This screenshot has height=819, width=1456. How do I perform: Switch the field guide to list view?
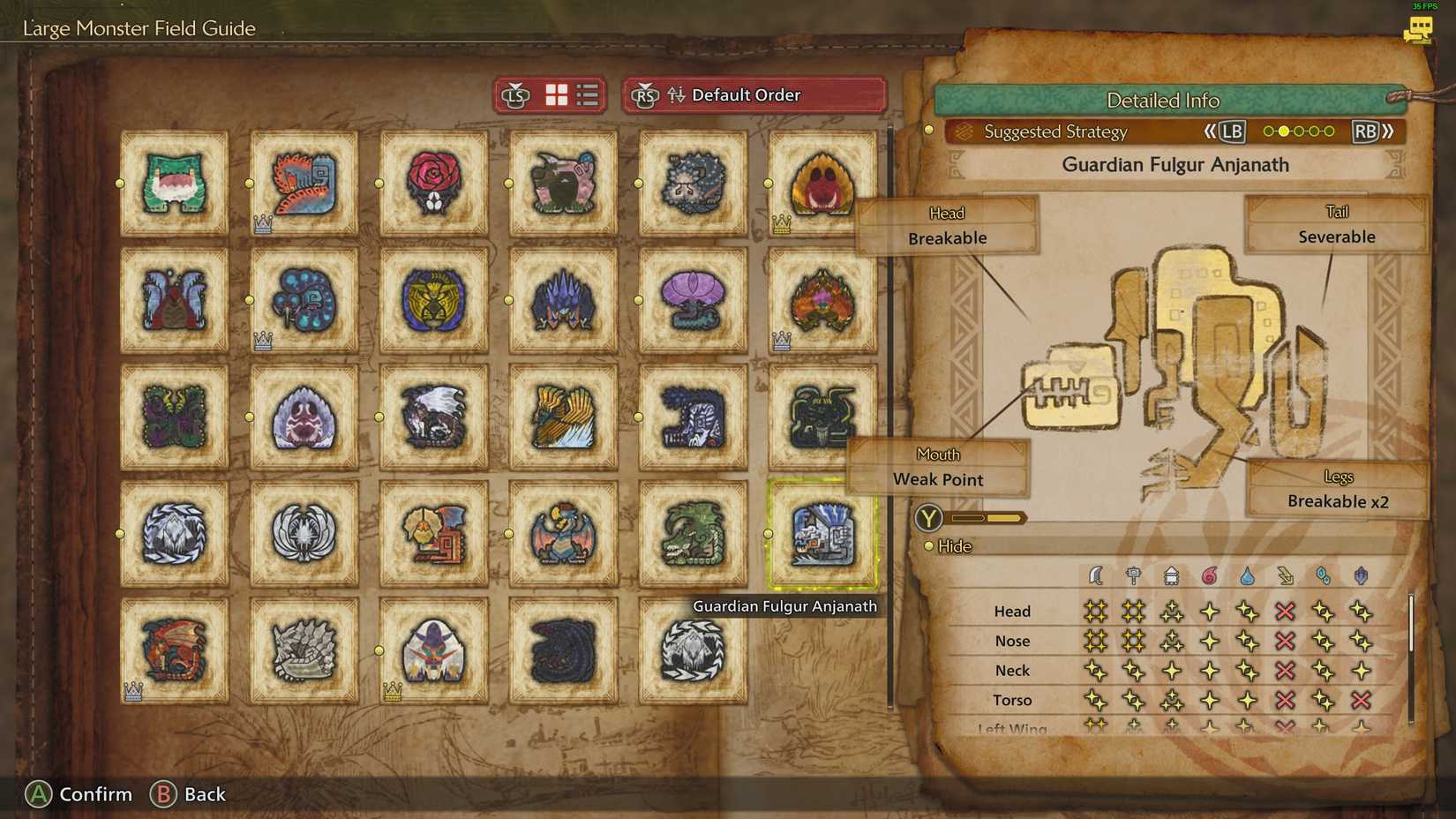(x=588, y=95)
